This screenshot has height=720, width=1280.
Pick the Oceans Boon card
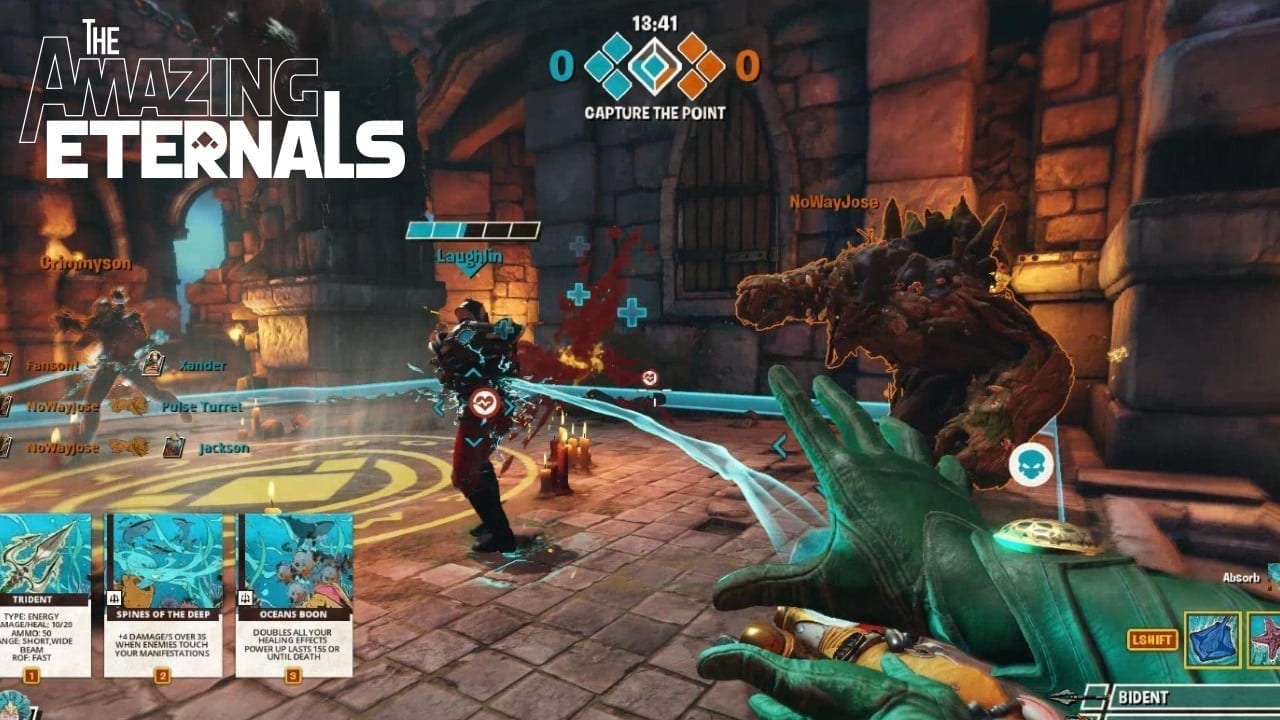pos(294,595)
